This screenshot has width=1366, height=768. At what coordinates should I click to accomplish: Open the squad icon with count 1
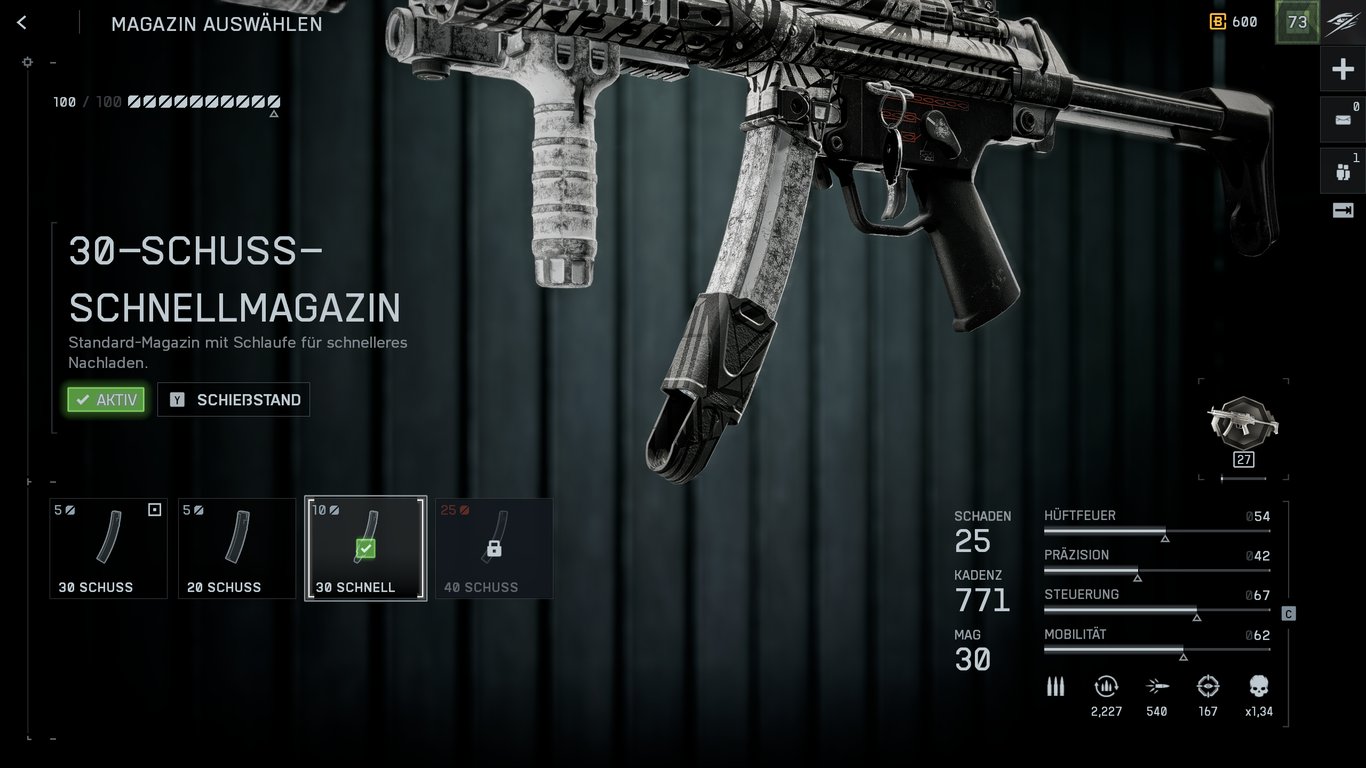[x=1342, y=171]
